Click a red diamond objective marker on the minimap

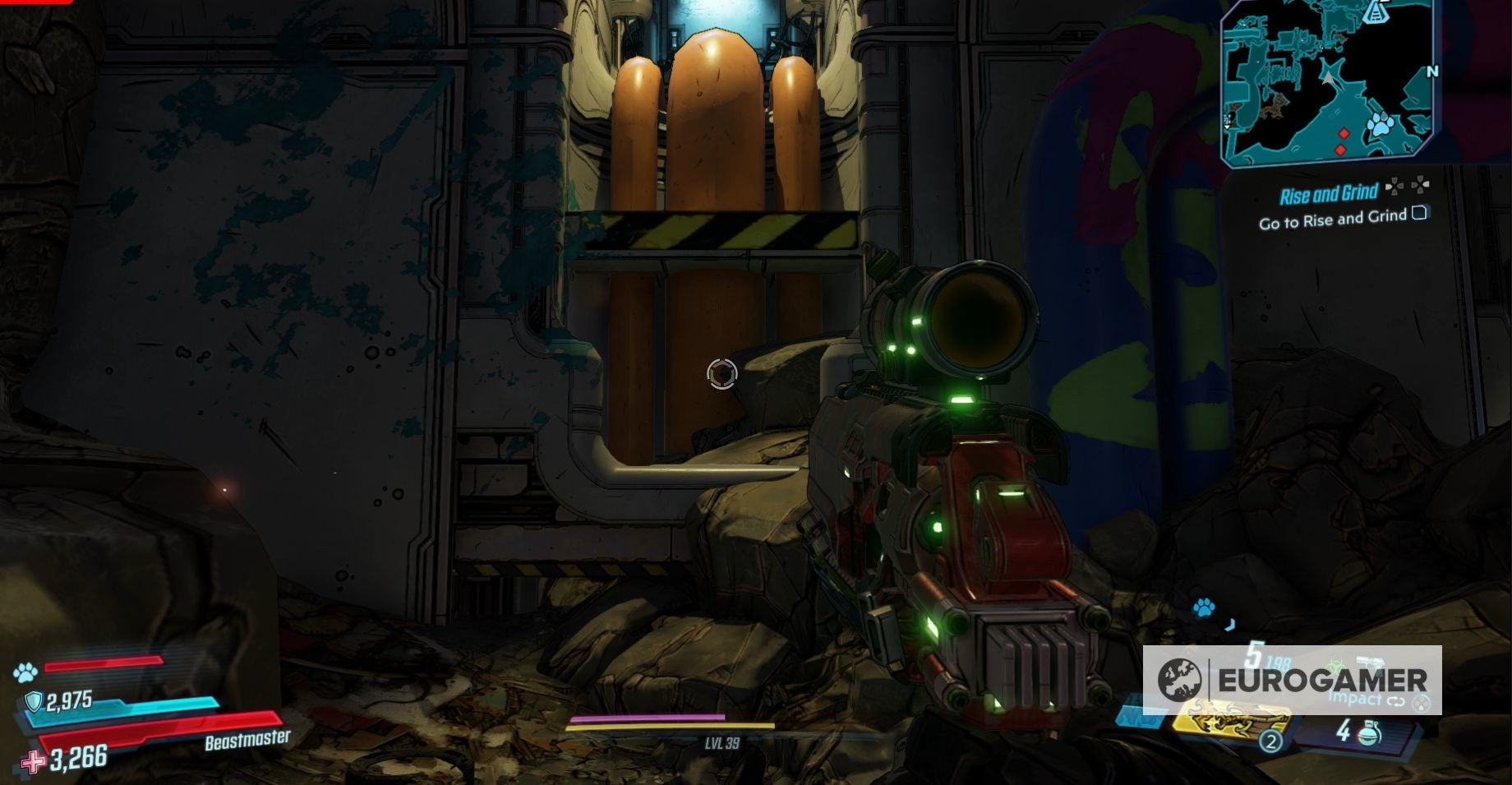(1344, 133)
